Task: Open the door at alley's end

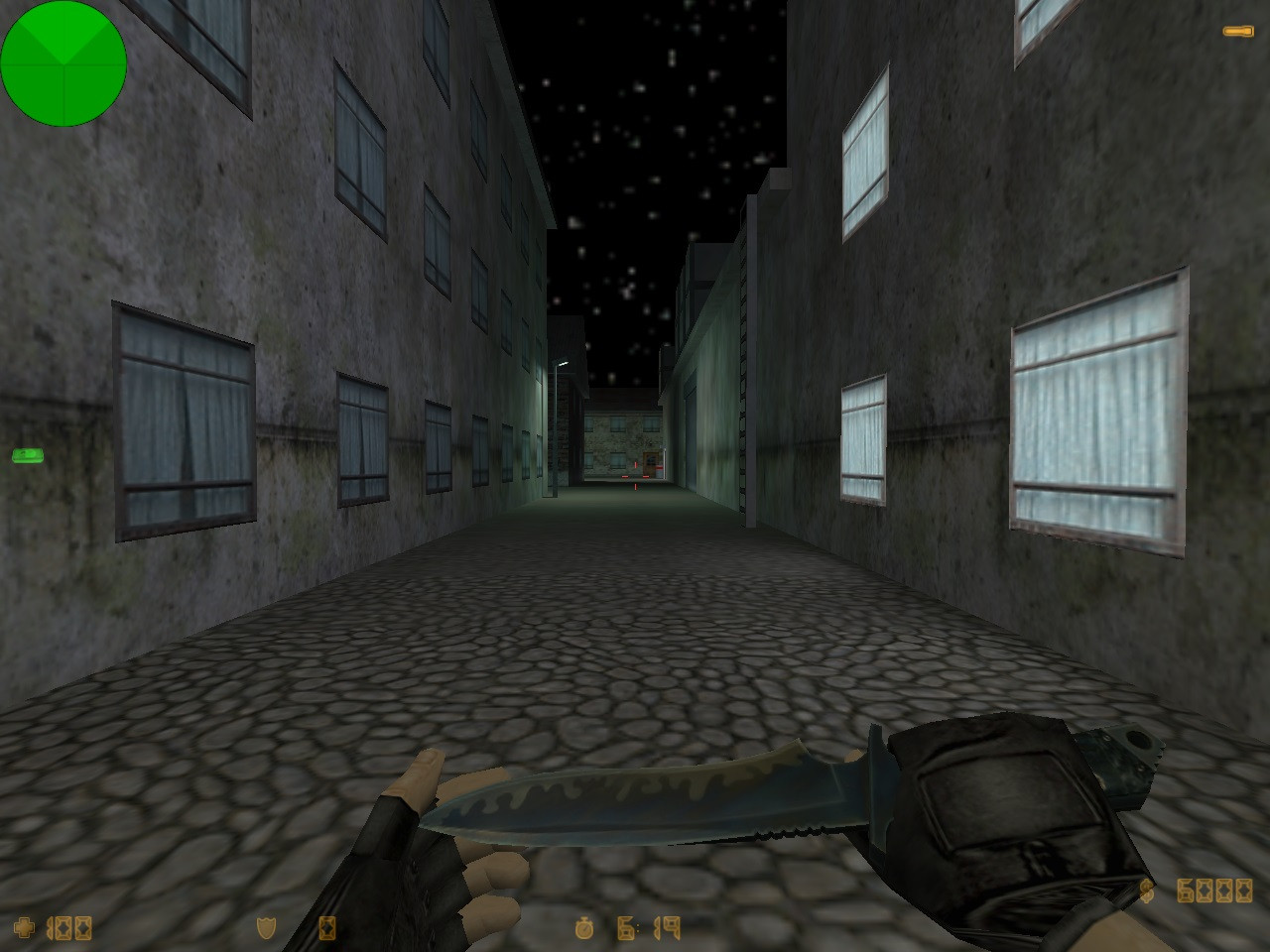Action: (x=650, y=462)
